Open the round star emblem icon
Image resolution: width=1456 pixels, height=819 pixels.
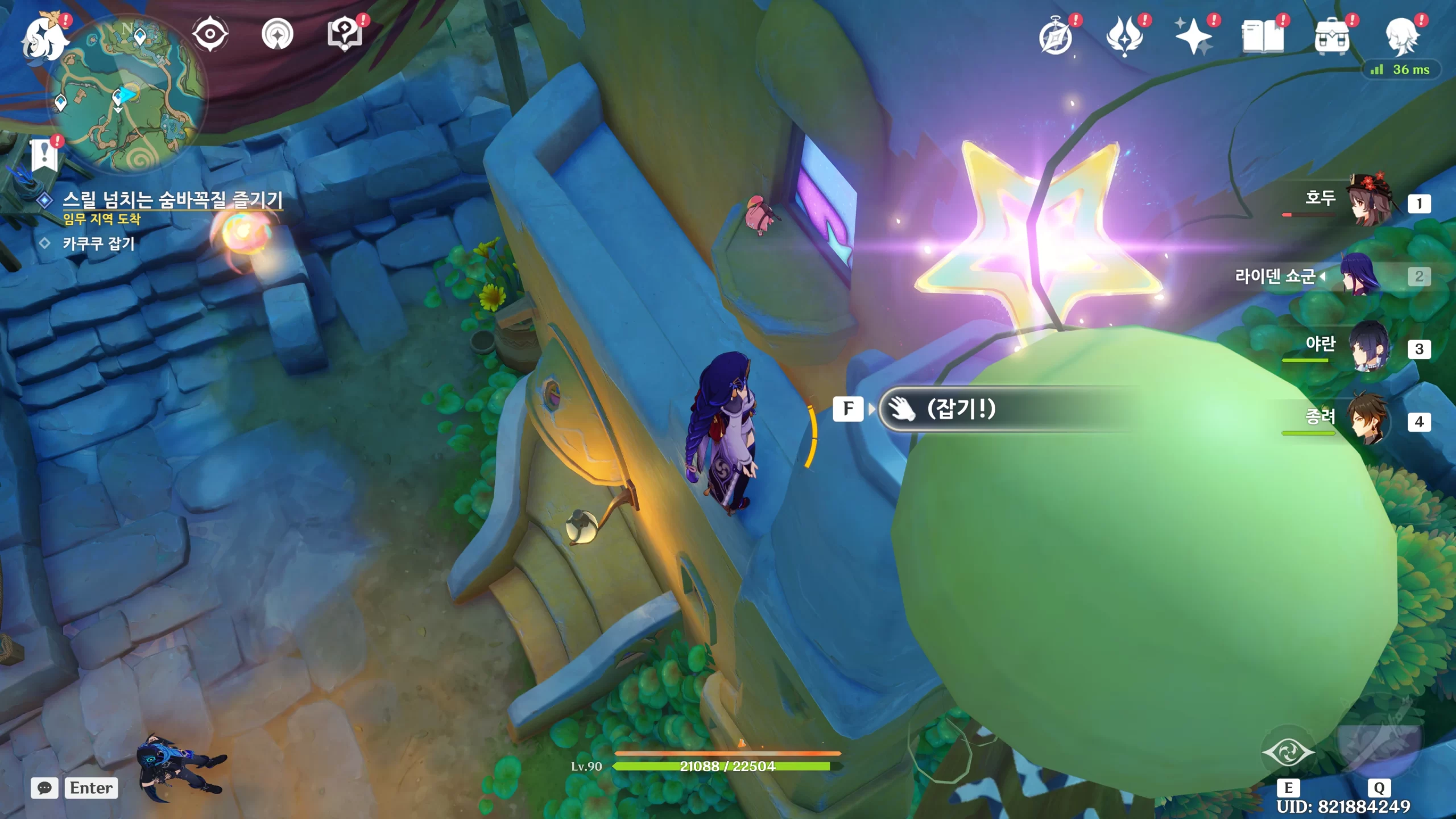277,35
